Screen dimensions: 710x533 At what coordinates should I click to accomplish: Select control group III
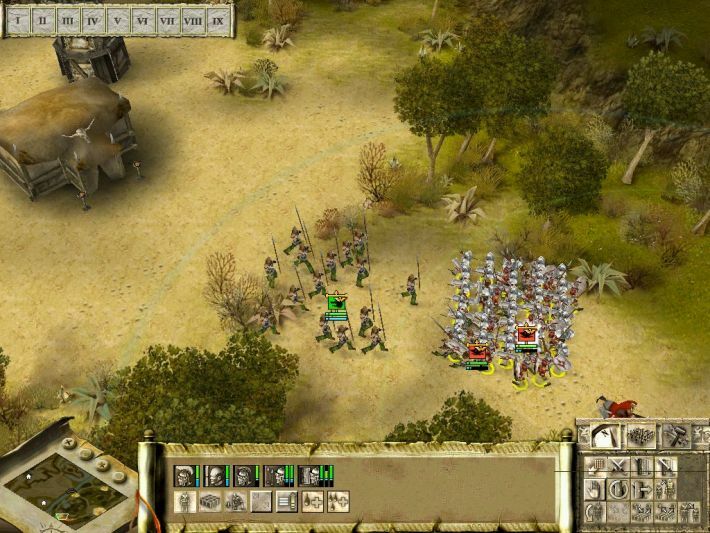pos(68,19)
